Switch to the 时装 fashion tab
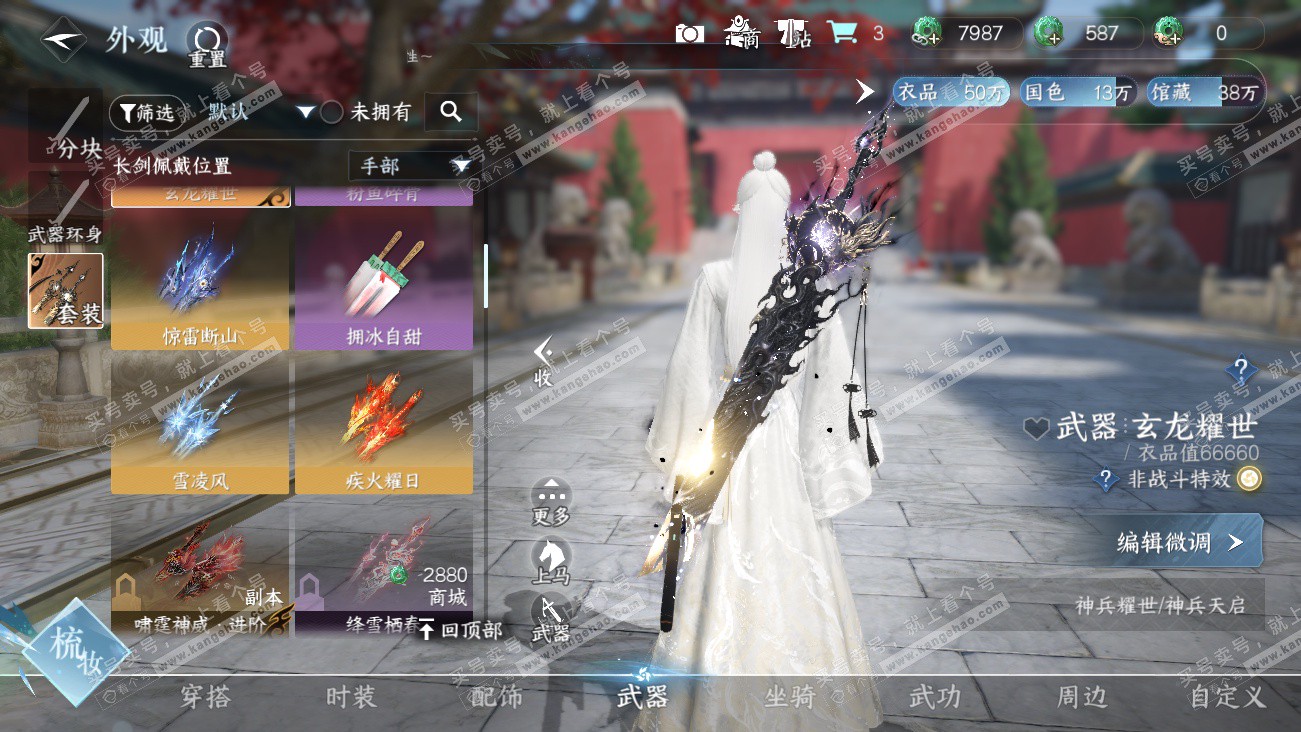 (351, 697)
